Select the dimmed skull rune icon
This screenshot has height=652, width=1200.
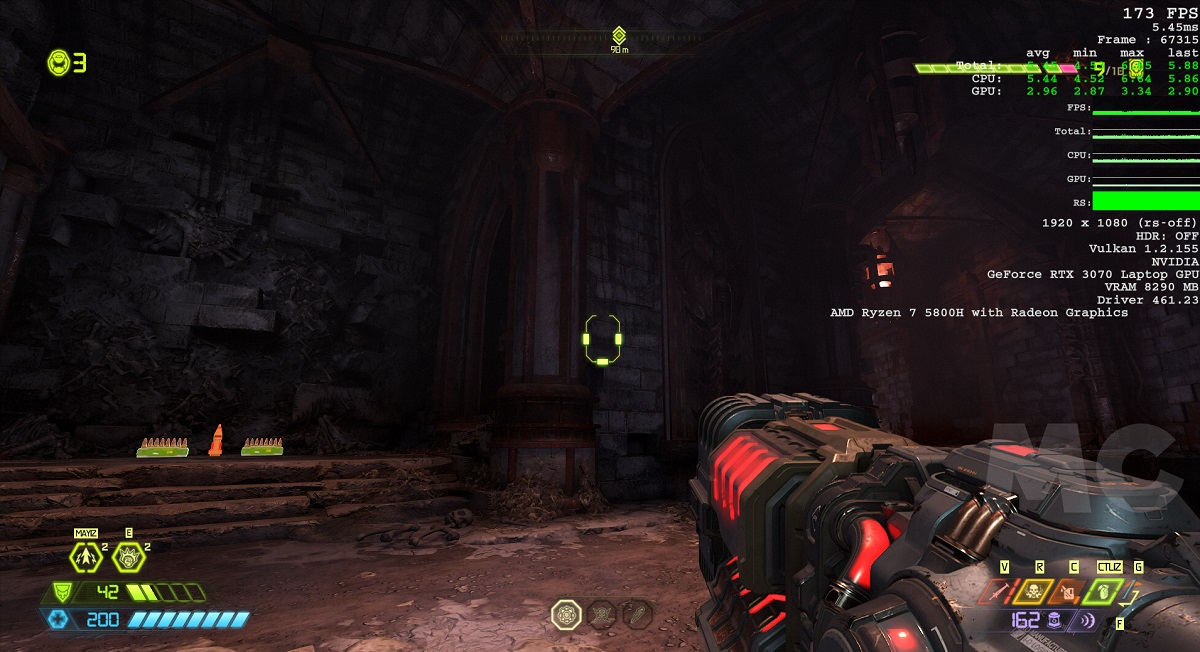601,614
